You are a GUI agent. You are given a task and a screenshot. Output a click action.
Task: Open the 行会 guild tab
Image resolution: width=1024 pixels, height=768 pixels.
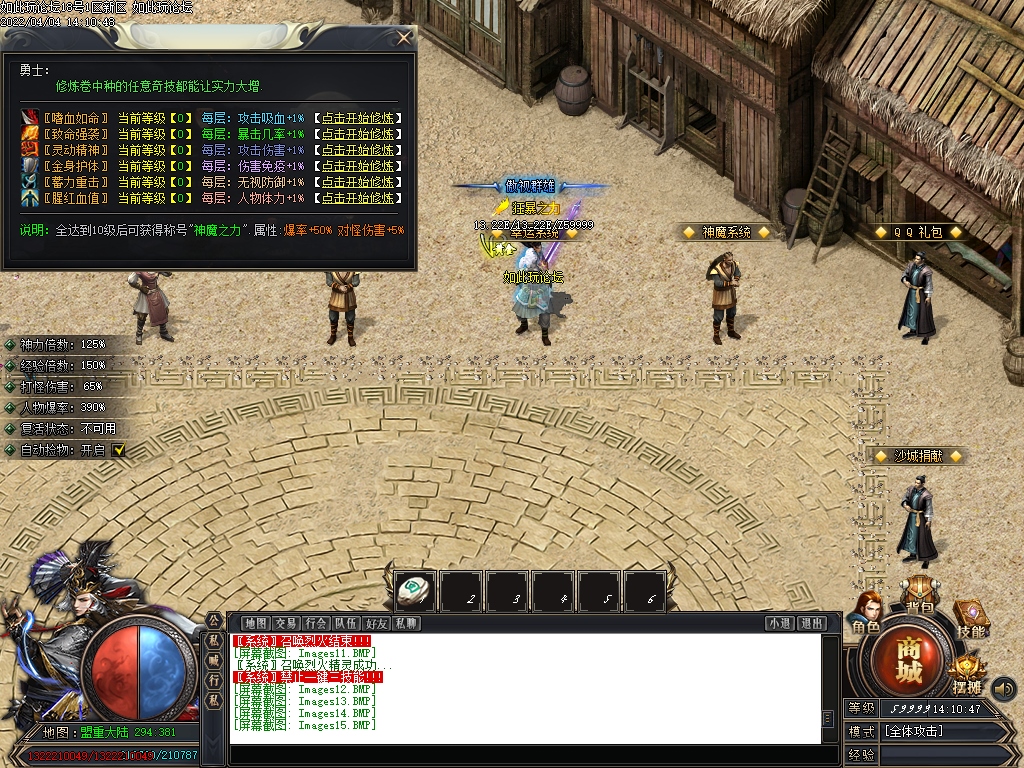pyautogui.click(x=316, y=623)
